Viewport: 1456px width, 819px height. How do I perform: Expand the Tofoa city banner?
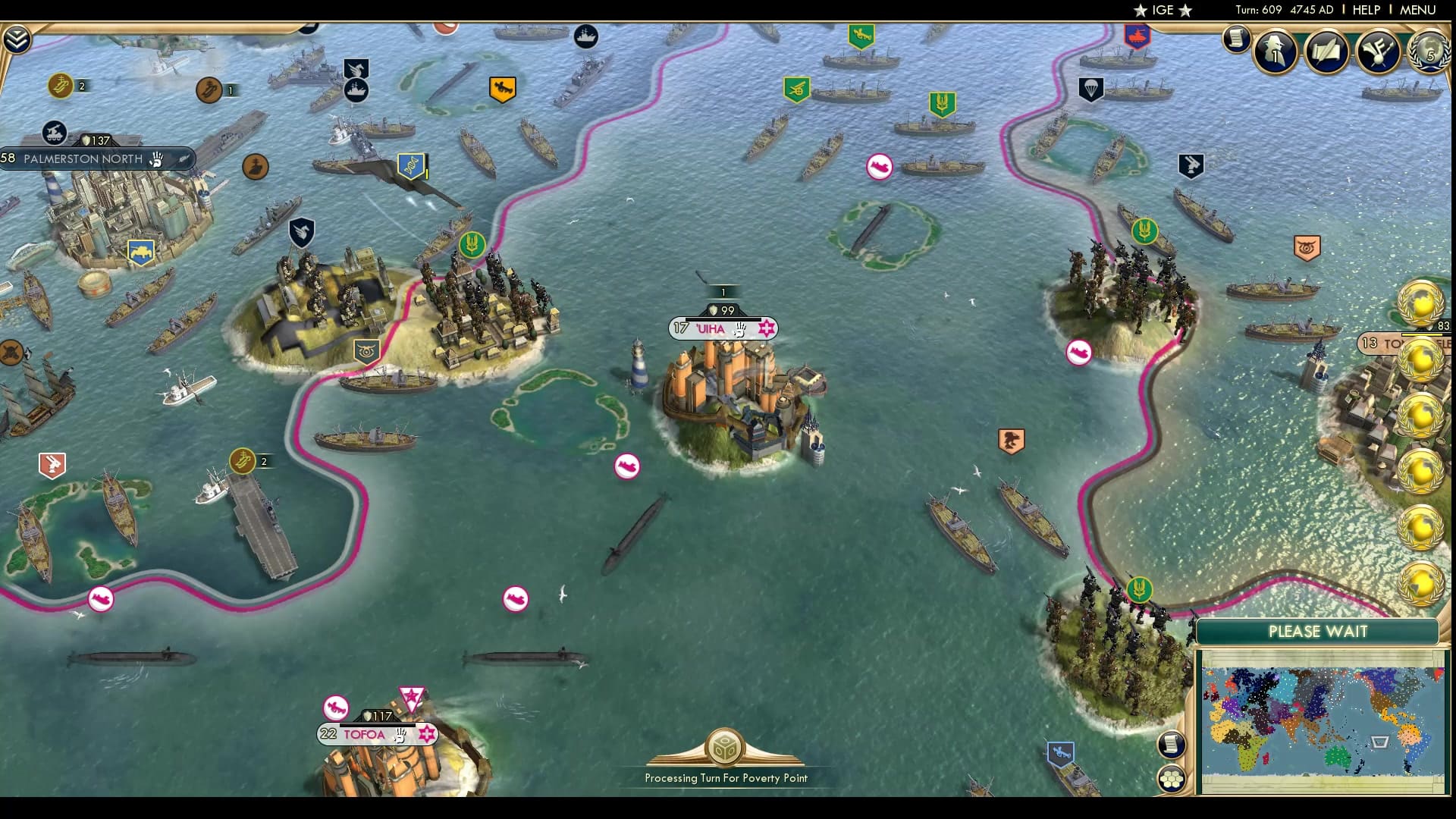point(364,733)
